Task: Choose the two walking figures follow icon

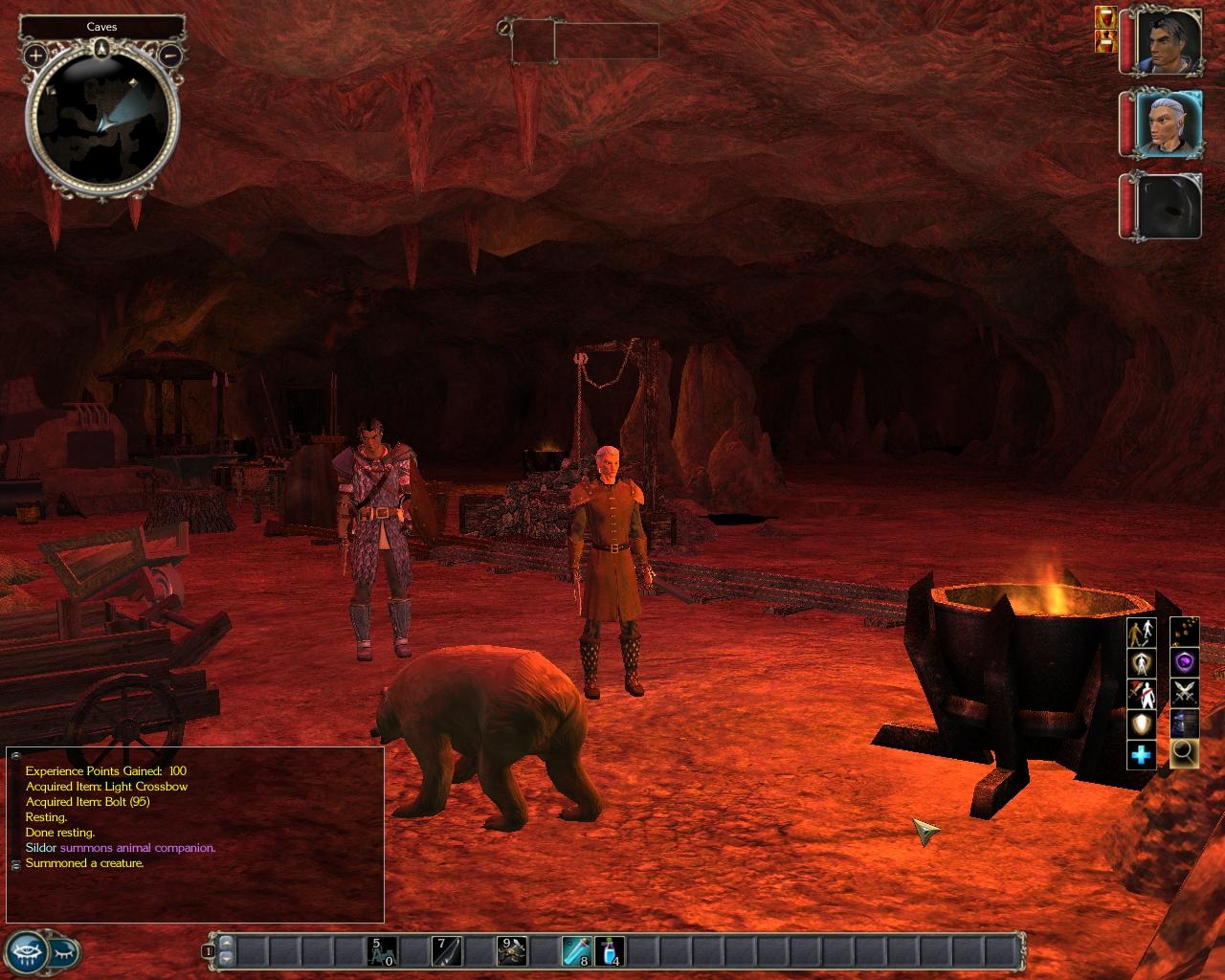Action: [x=1141, y=633]
